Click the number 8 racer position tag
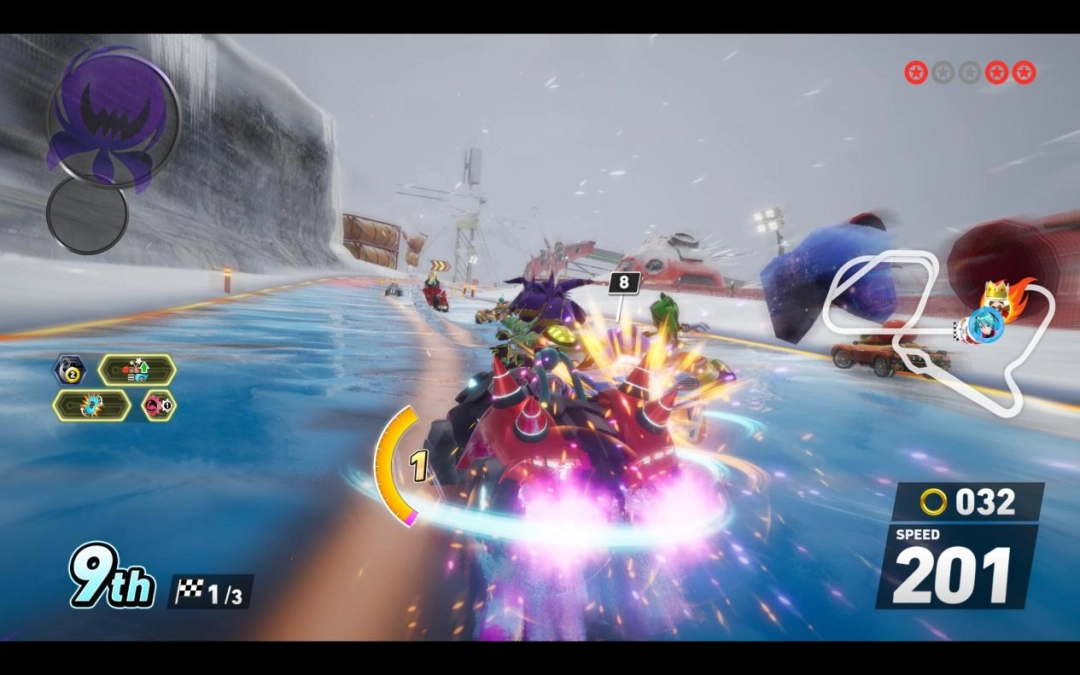The height and width of the screenshot is (675, 1080). tap(624, 283)
